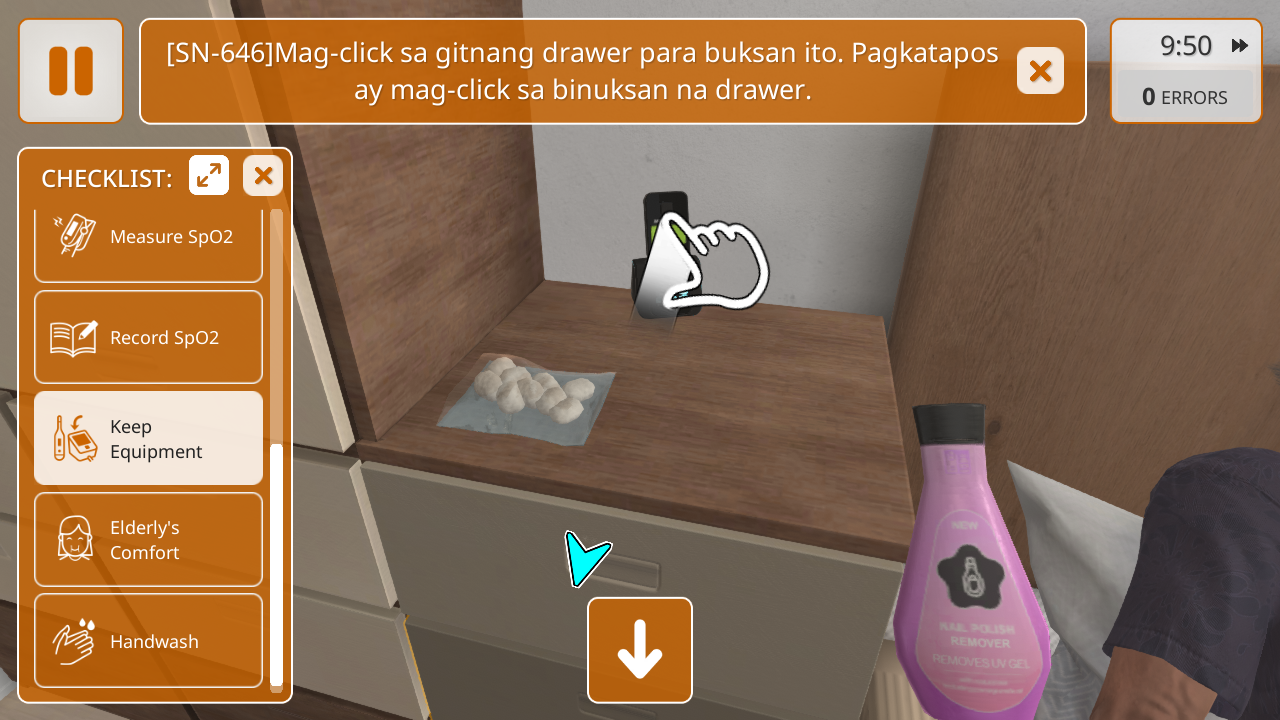Fast-forward the timer
The width and height of the screenshot is (1280, 720).
point(1240,46)
